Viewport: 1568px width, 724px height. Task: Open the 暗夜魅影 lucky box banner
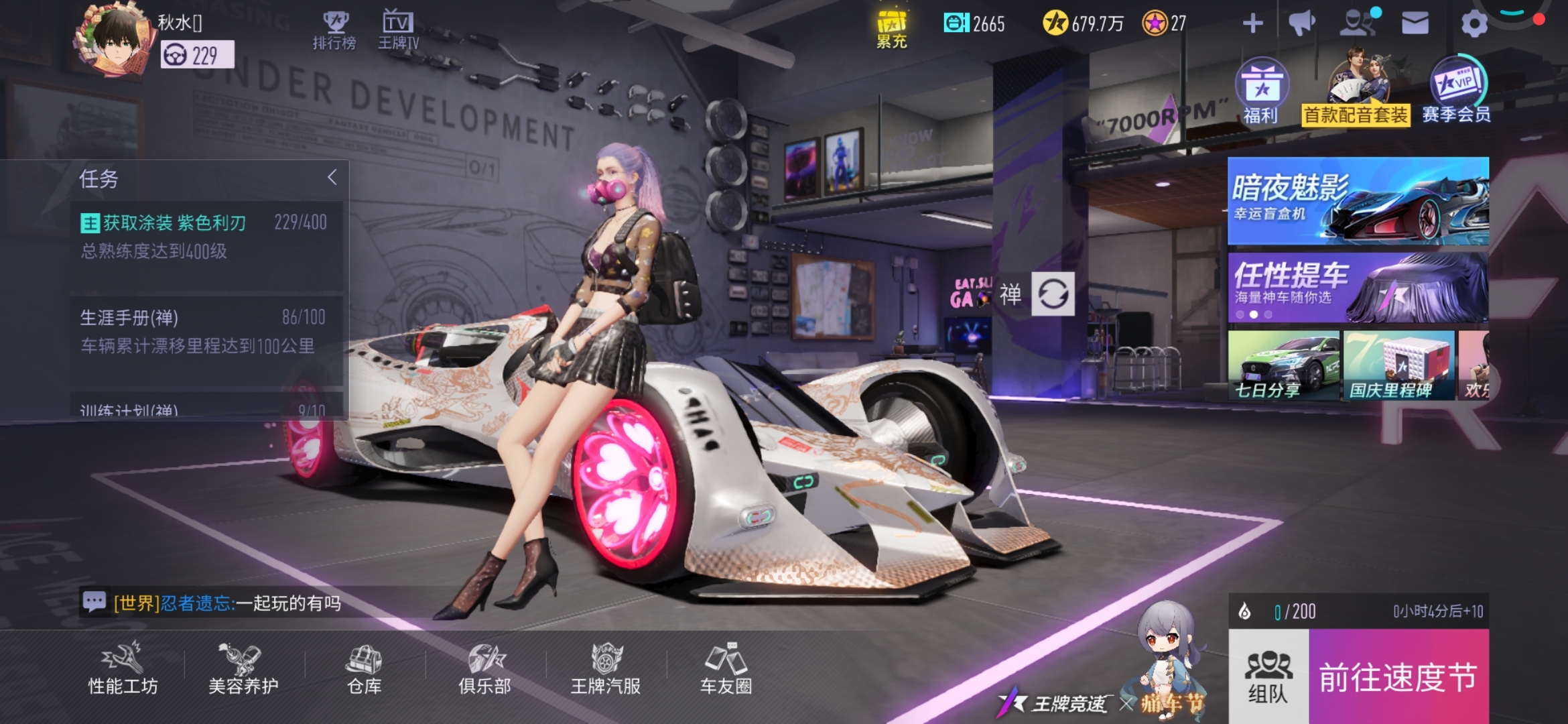tap(1358, 200)
